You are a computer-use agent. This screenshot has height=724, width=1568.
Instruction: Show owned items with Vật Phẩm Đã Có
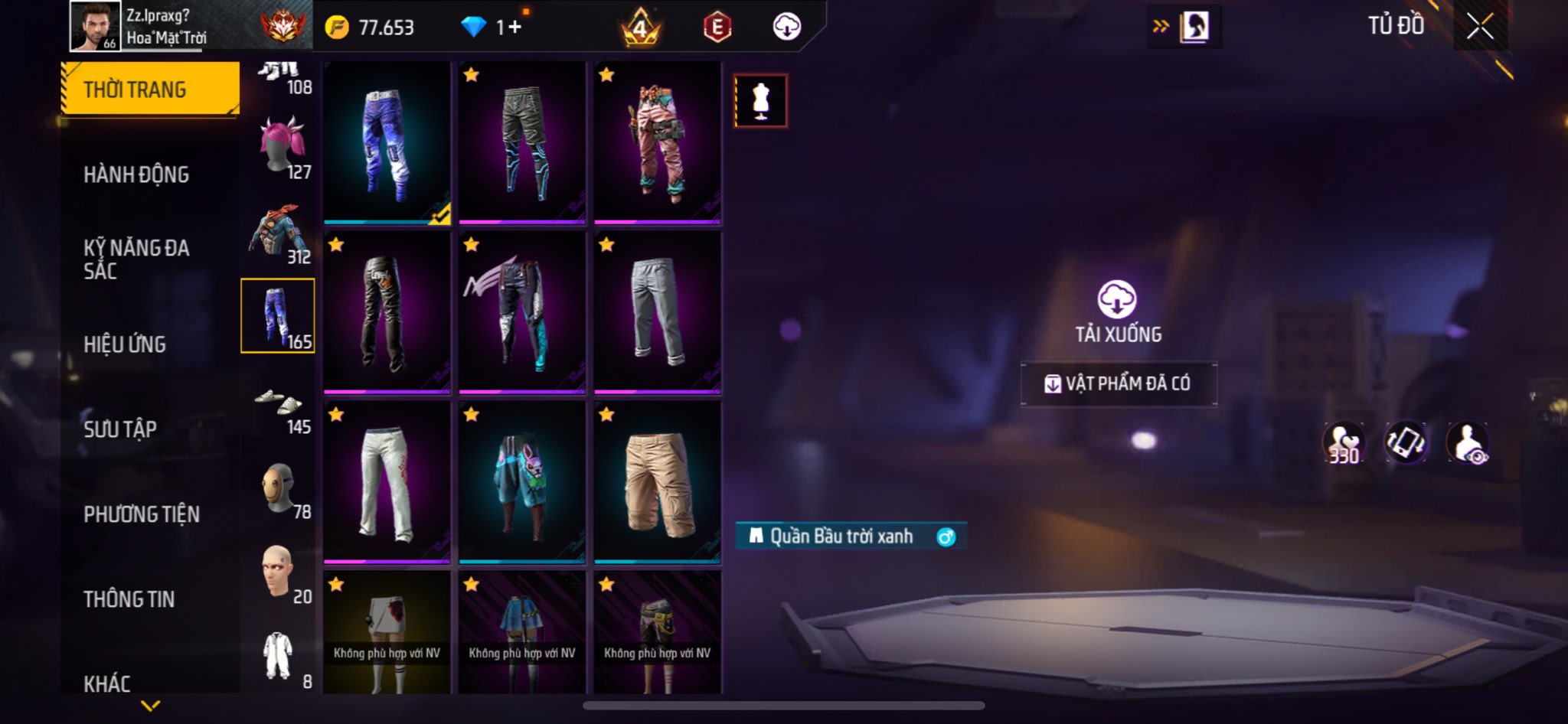(1119, 383)
